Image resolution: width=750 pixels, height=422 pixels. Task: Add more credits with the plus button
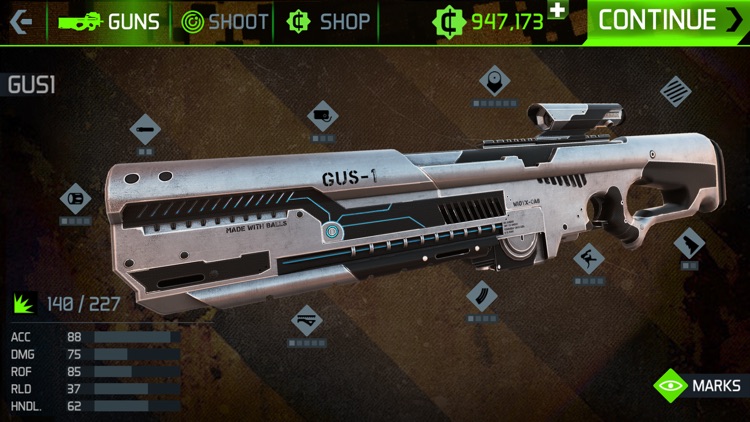[x=557, y=11]
